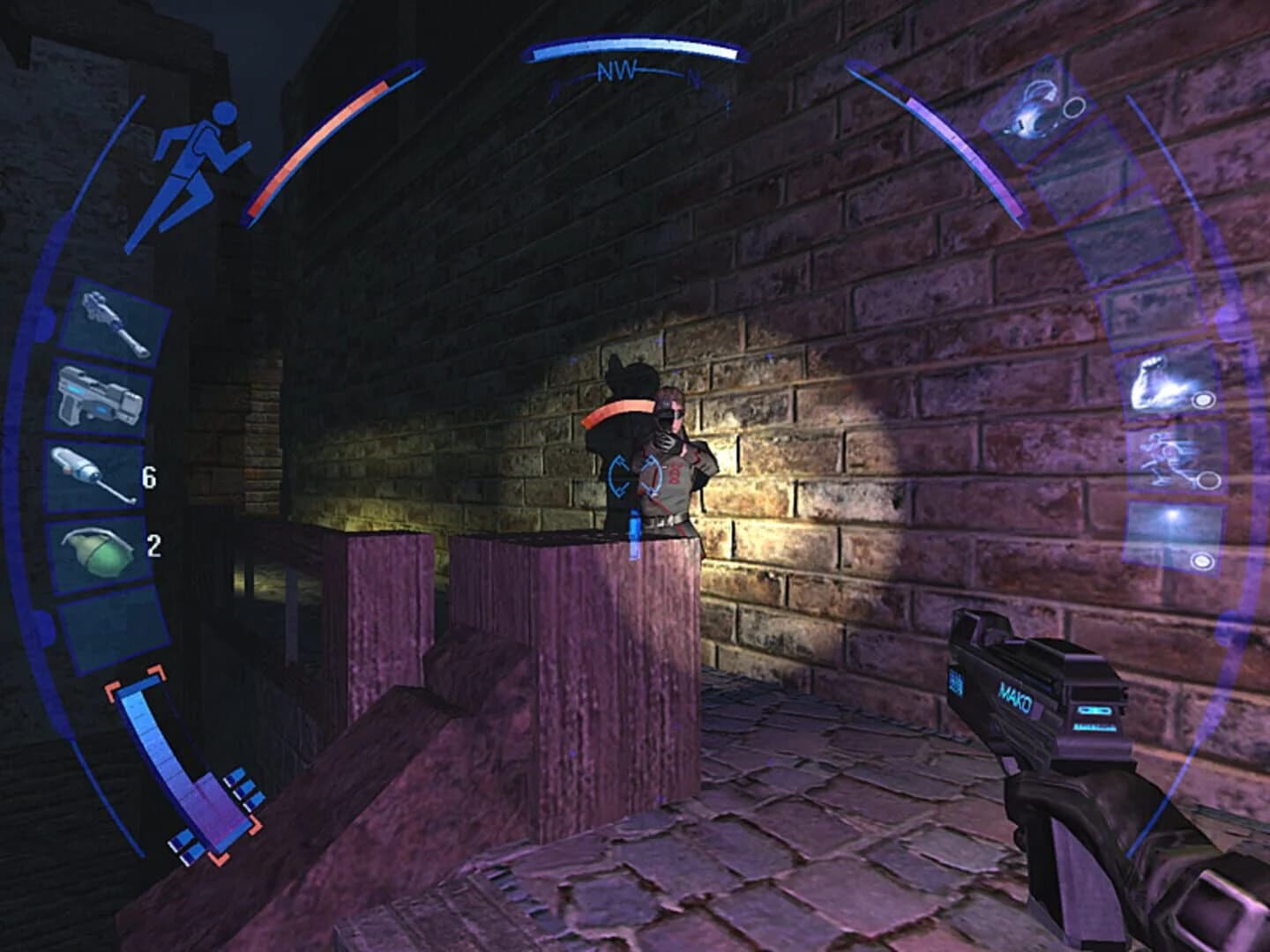The width and height of the screenshot is (1270, 952).
Task: Activate the strength arm biomod icon
Action: pos(1151,388)
